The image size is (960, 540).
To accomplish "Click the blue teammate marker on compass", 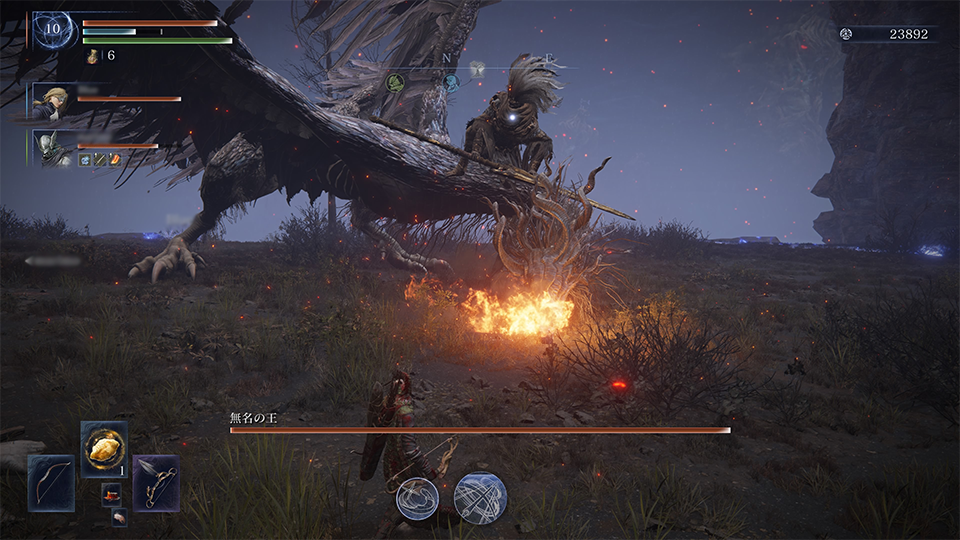I will [x=451, y=82].
